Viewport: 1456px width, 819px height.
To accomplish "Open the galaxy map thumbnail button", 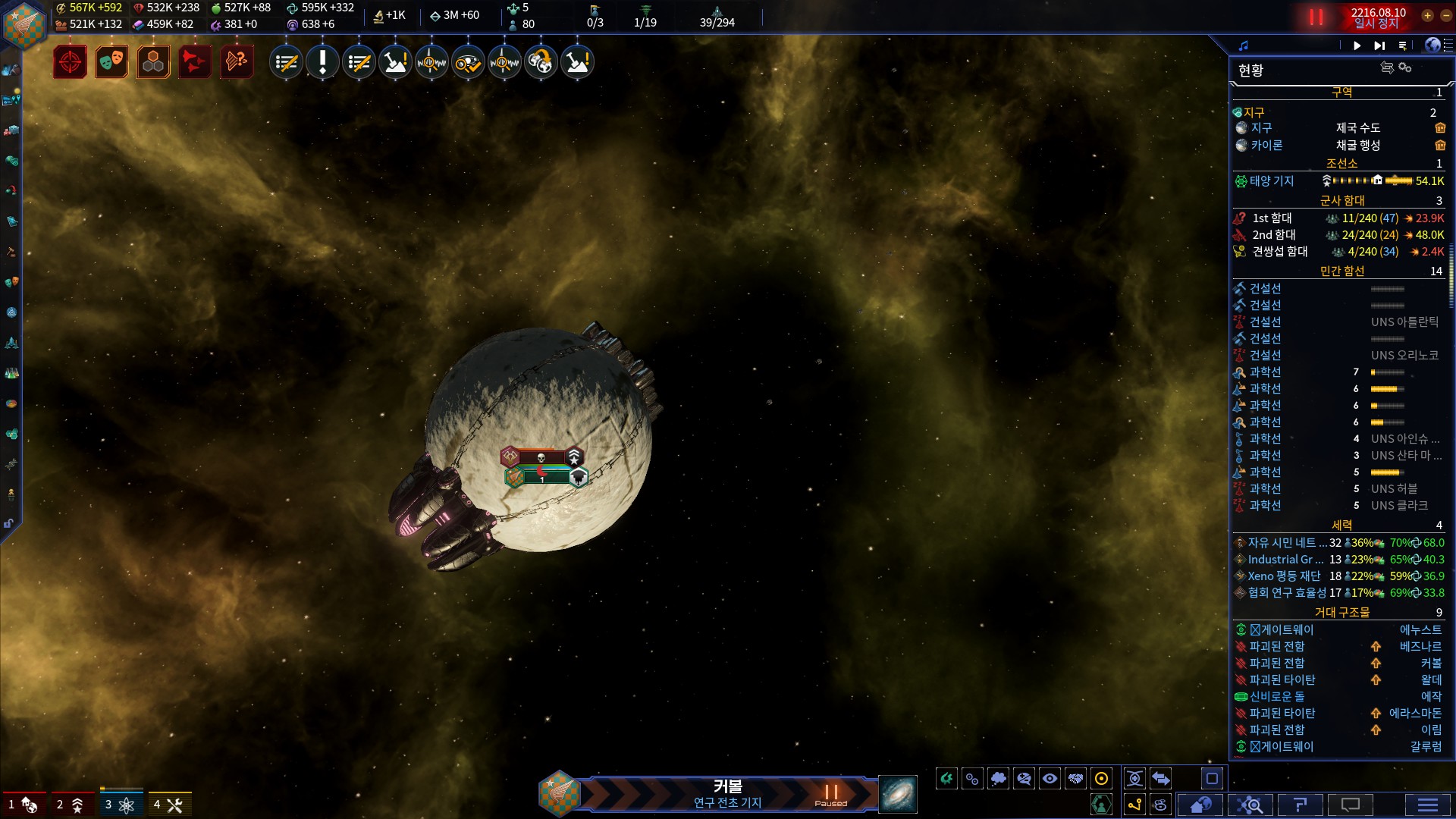I will 898,794.
